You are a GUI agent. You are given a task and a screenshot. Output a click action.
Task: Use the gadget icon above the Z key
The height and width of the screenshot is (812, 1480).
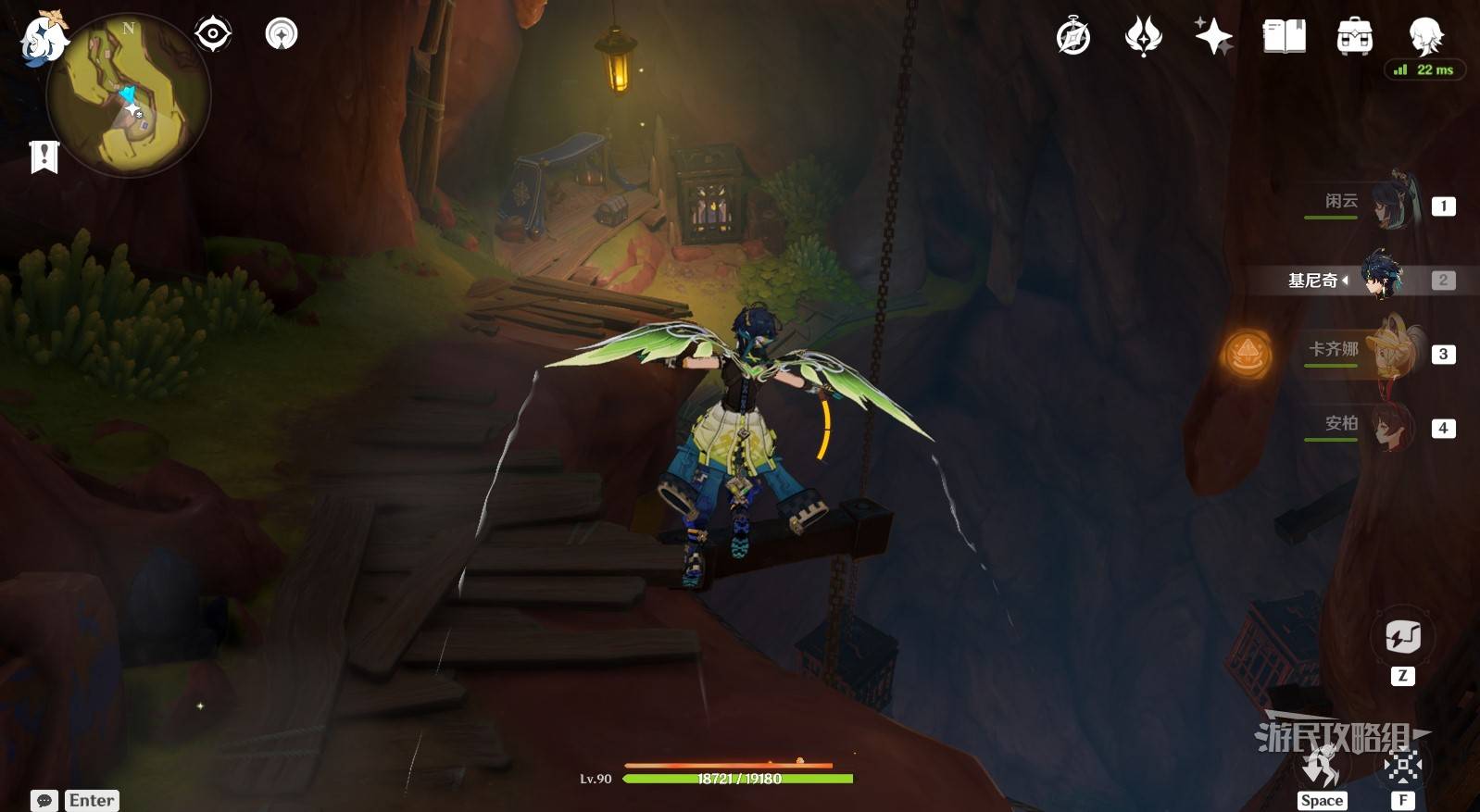(x=1402, y=637)
